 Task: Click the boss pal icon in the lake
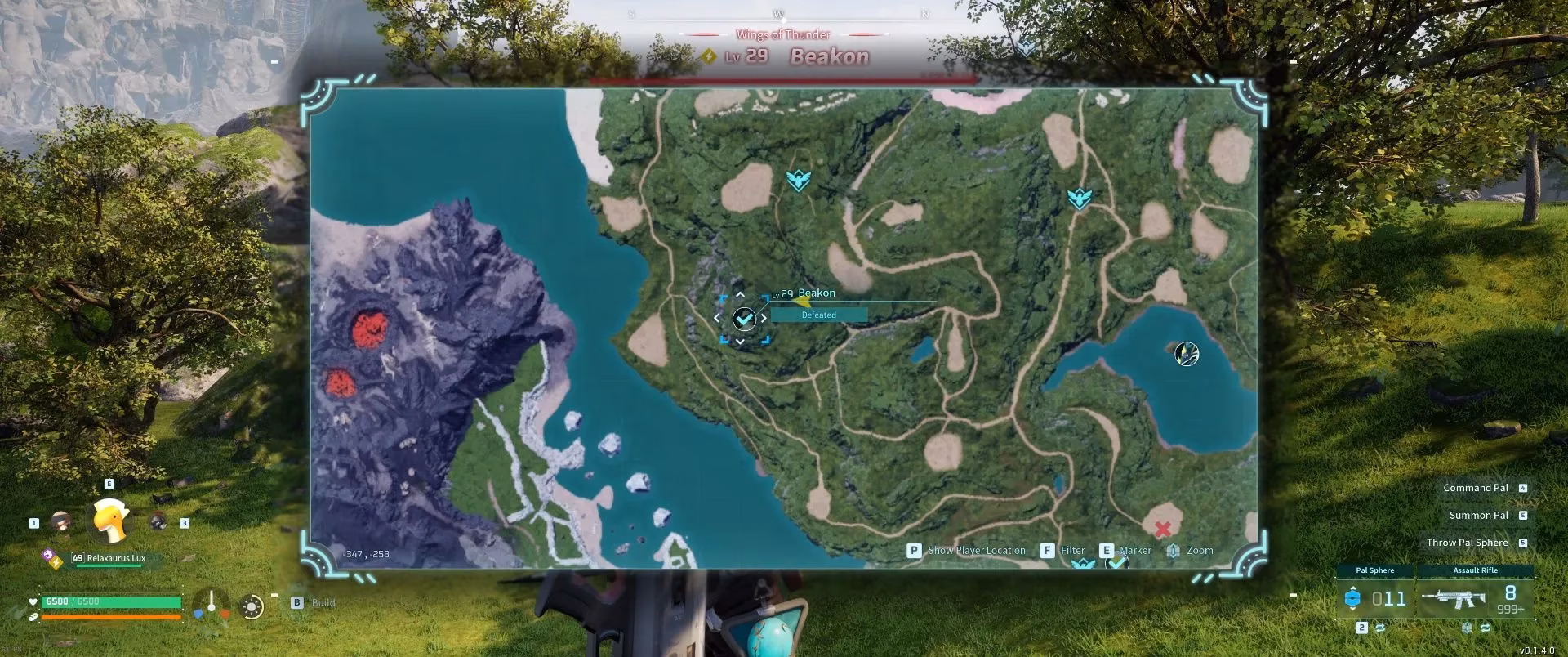click(x=1186, y=354)
